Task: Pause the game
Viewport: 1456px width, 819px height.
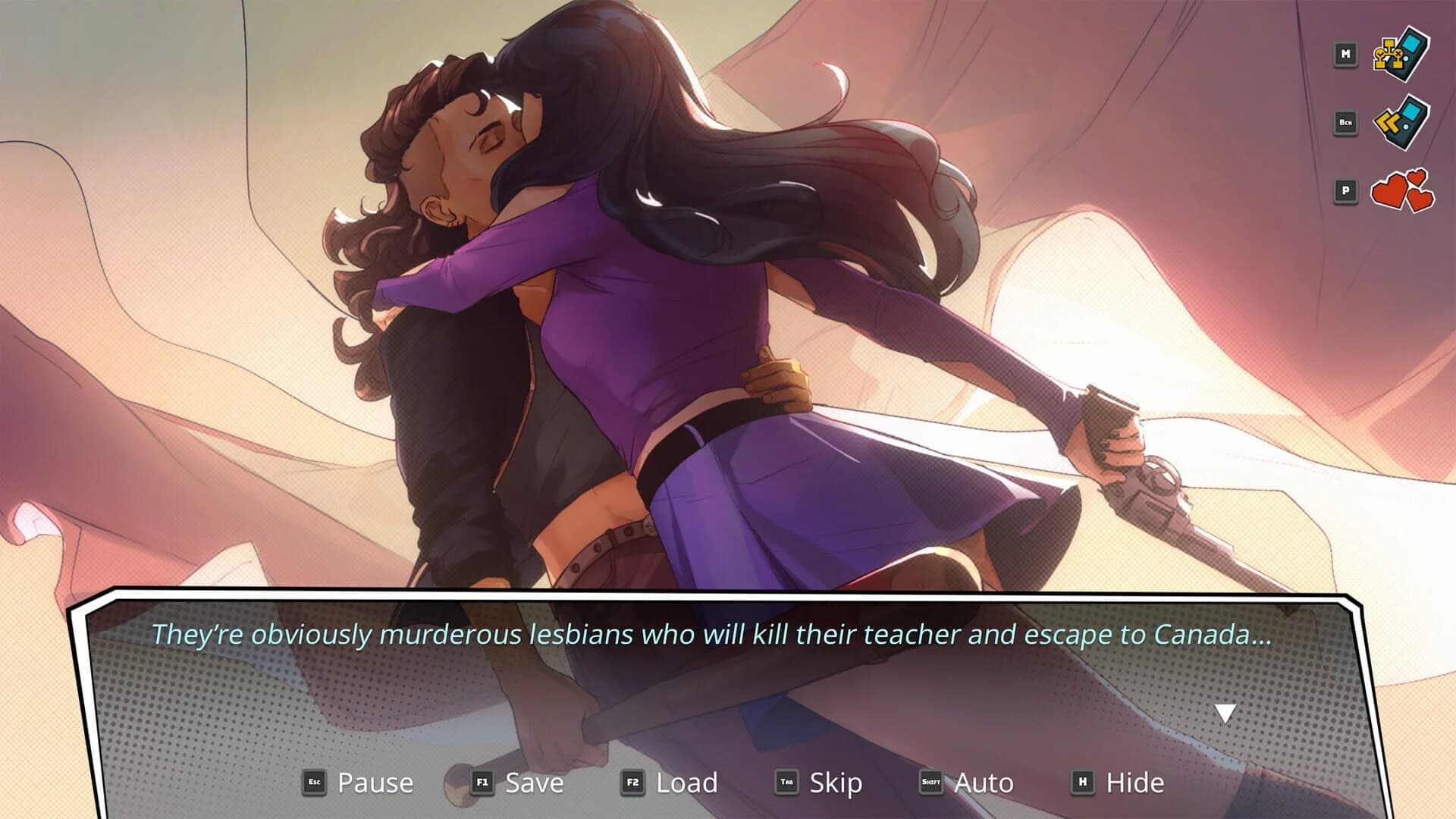Action: point(376,782)
